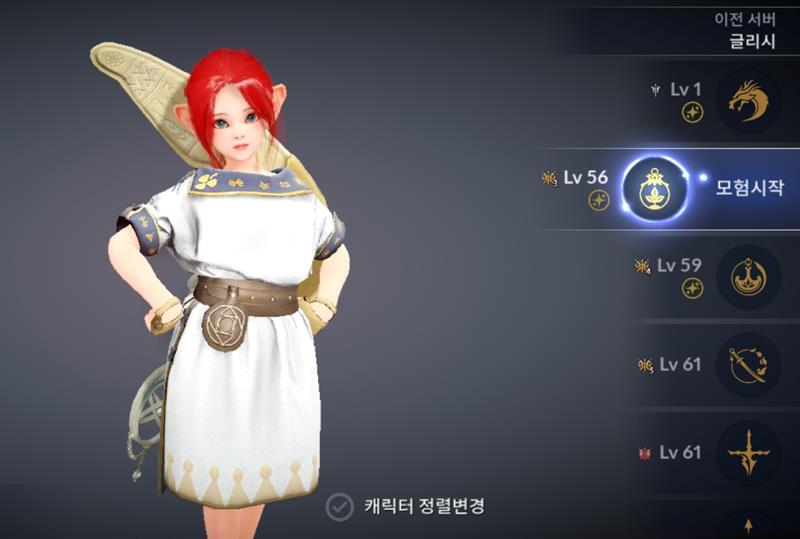The image size is (800, 539).
Task: Select the Lv 61 character with sword emblem
Action: point(749,364)
